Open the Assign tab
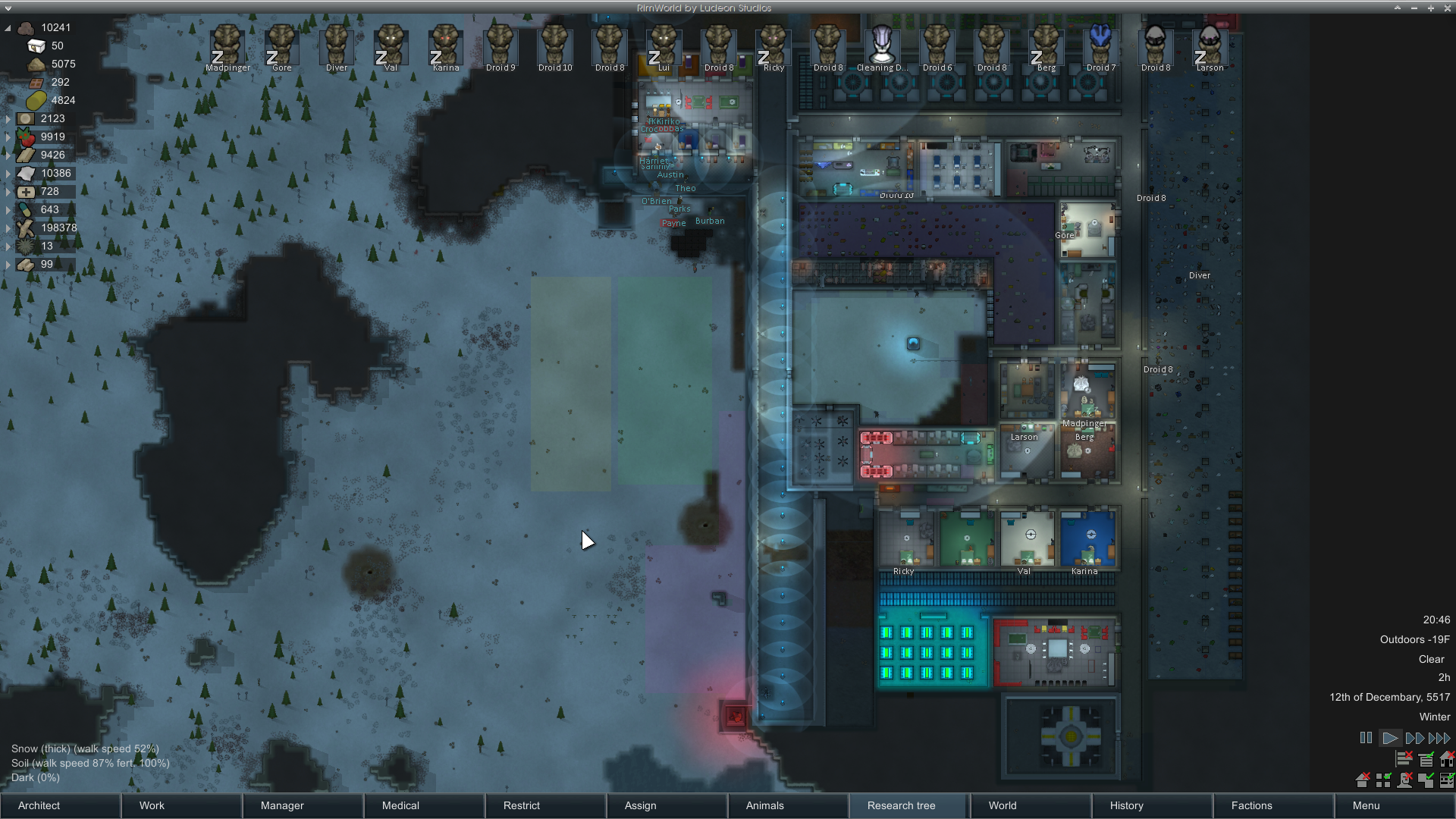This screenshot has height=819, width=1456. pyautogui.click(x=667, y=805)
